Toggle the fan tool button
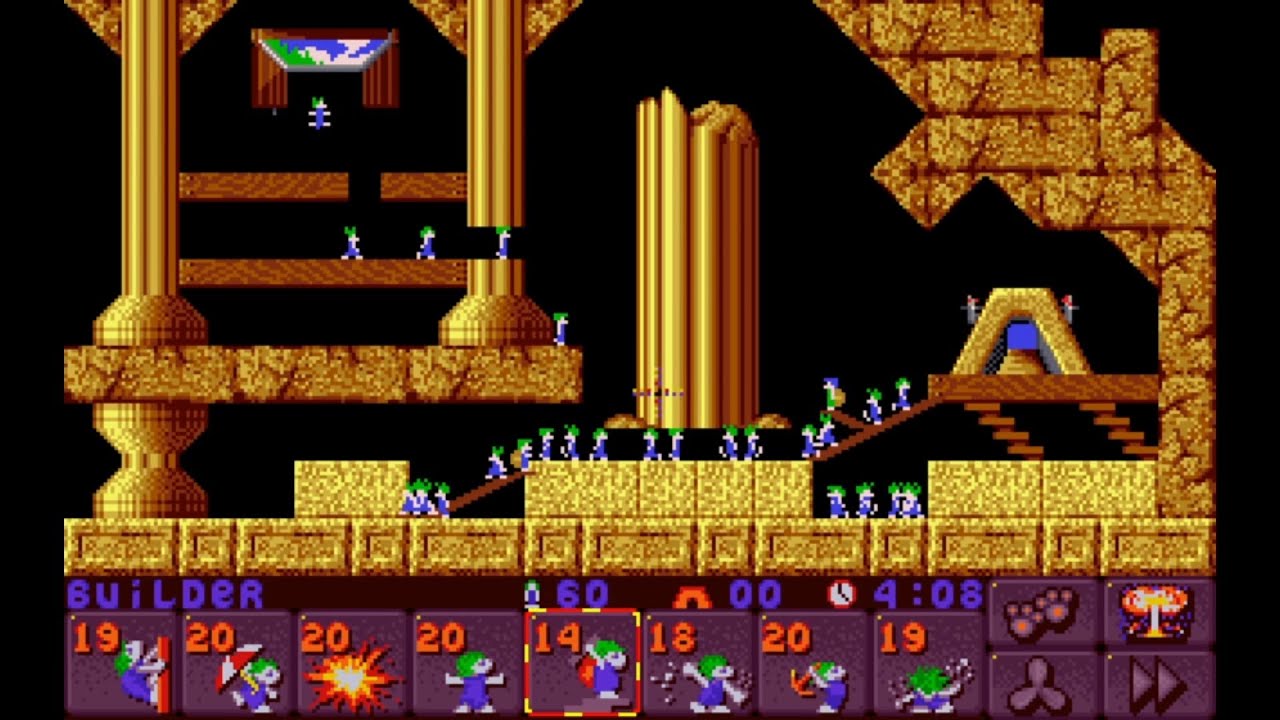The height and width of the screenshot is (720, 1280). [1043, 684]
